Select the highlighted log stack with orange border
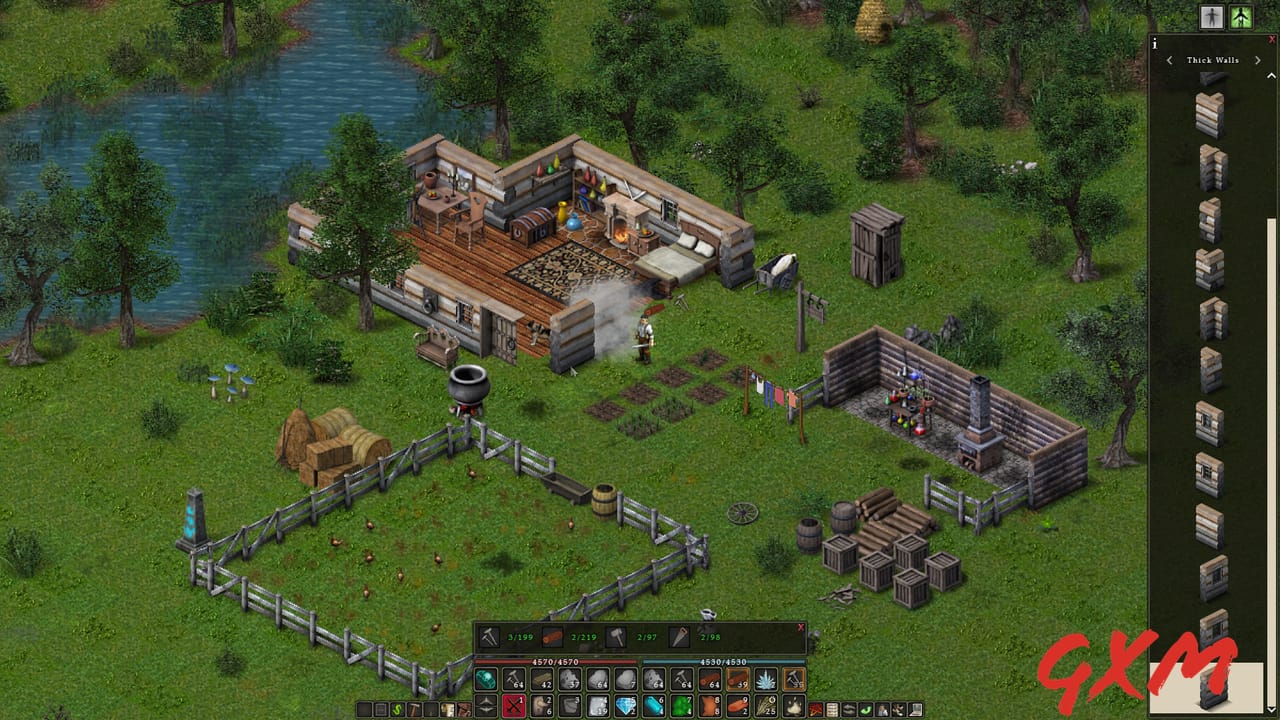This screenshot has height=720, width=1280. pyautogui.click(x=736, y=680)
